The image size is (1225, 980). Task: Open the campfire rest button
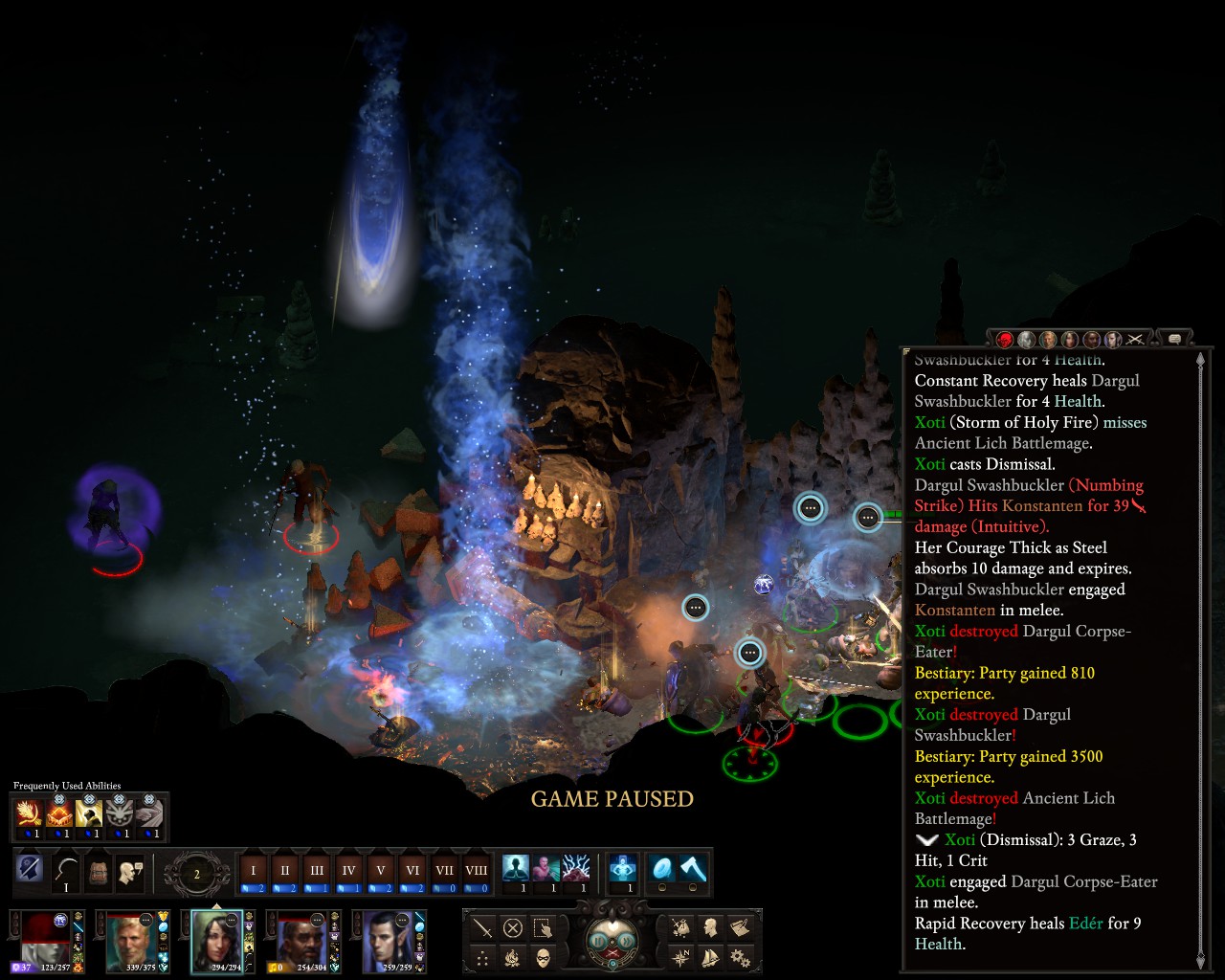(513, 956)
